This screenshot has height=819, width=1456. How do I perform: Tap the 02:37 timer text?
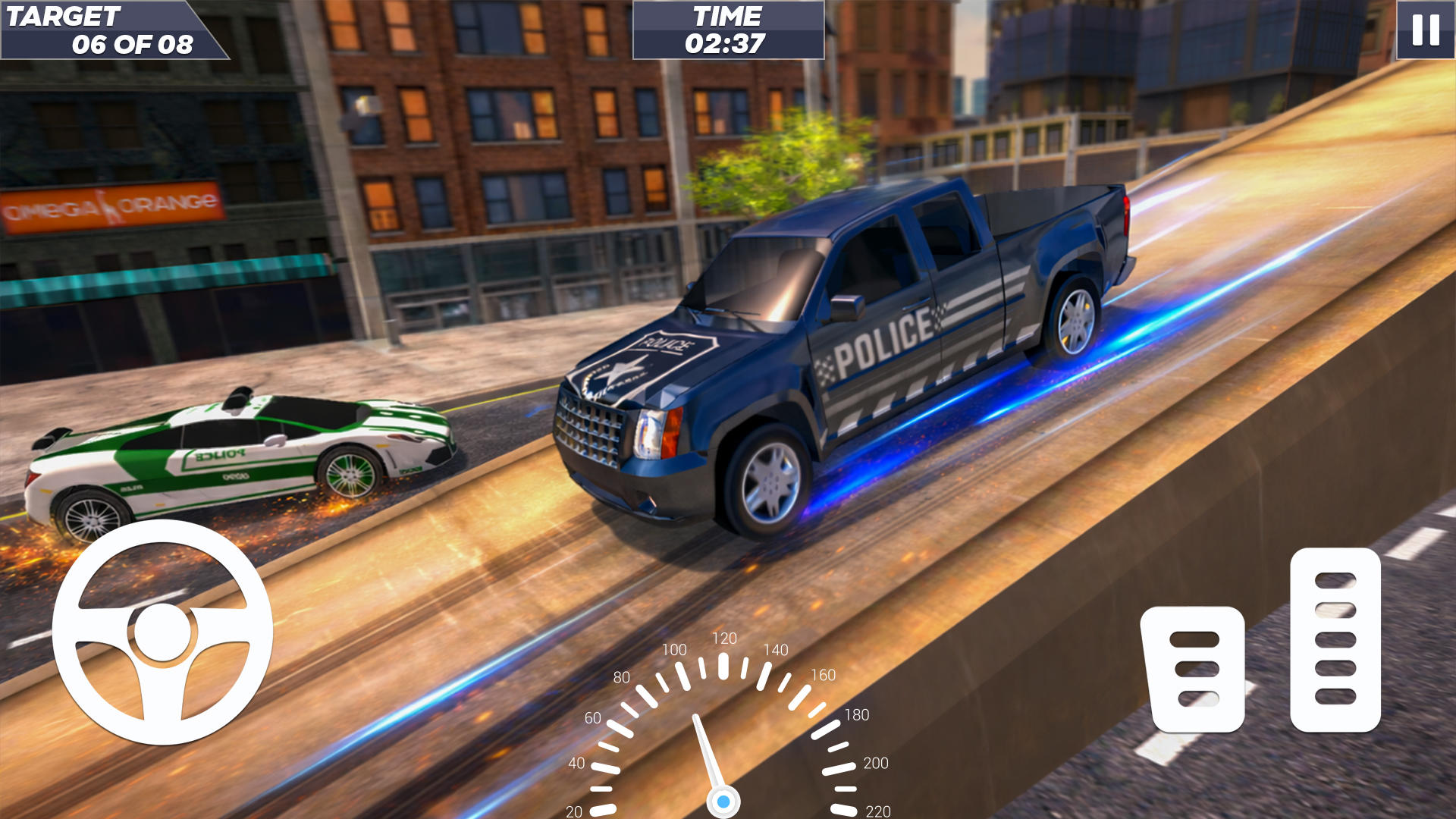click(726, 44)
